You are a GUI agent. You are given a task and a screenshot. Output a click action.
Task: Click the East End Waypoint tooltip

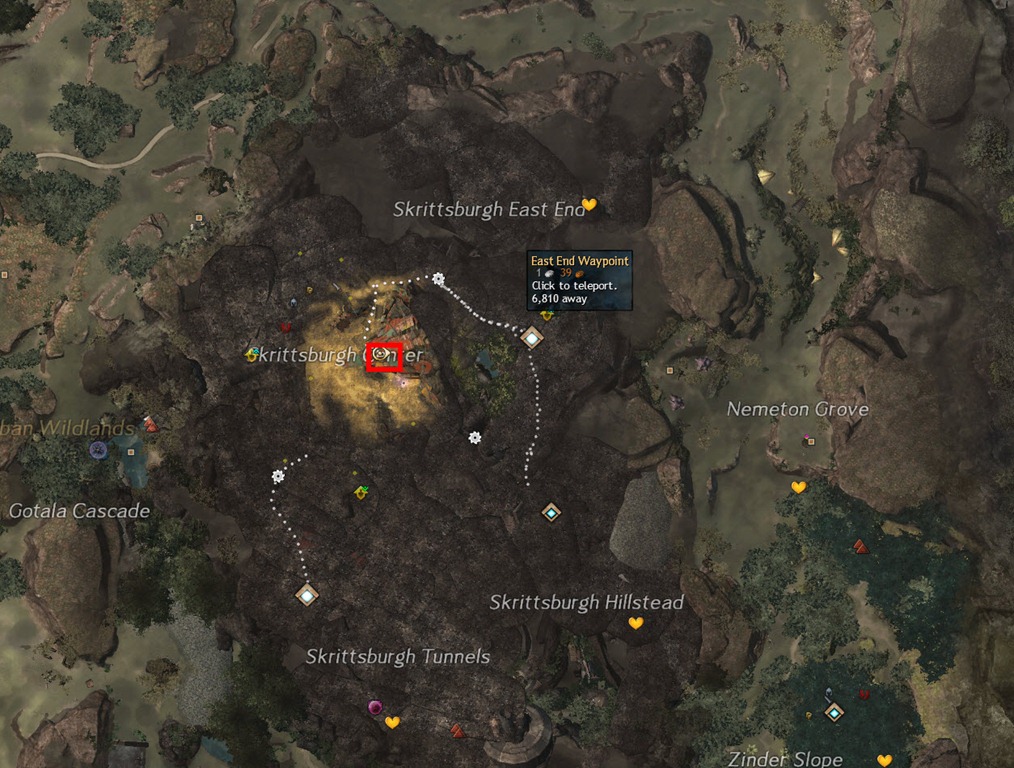click(580, 279)
